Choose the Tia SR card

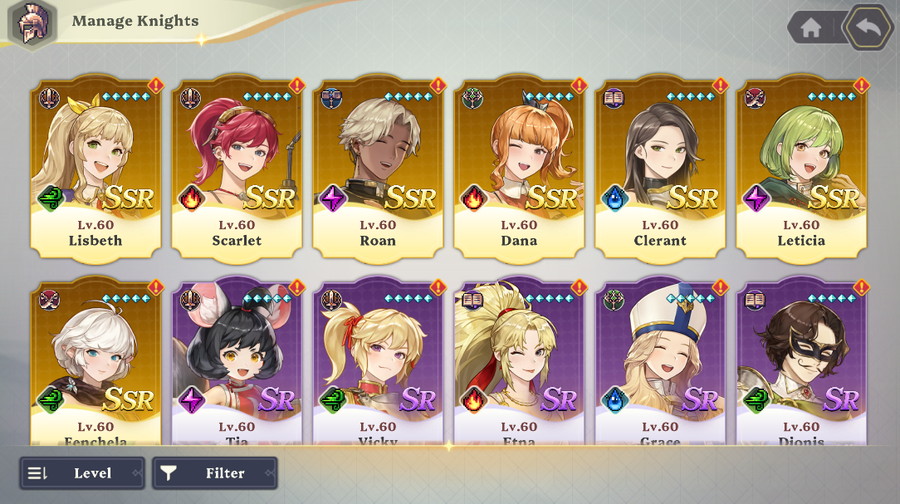236,362
